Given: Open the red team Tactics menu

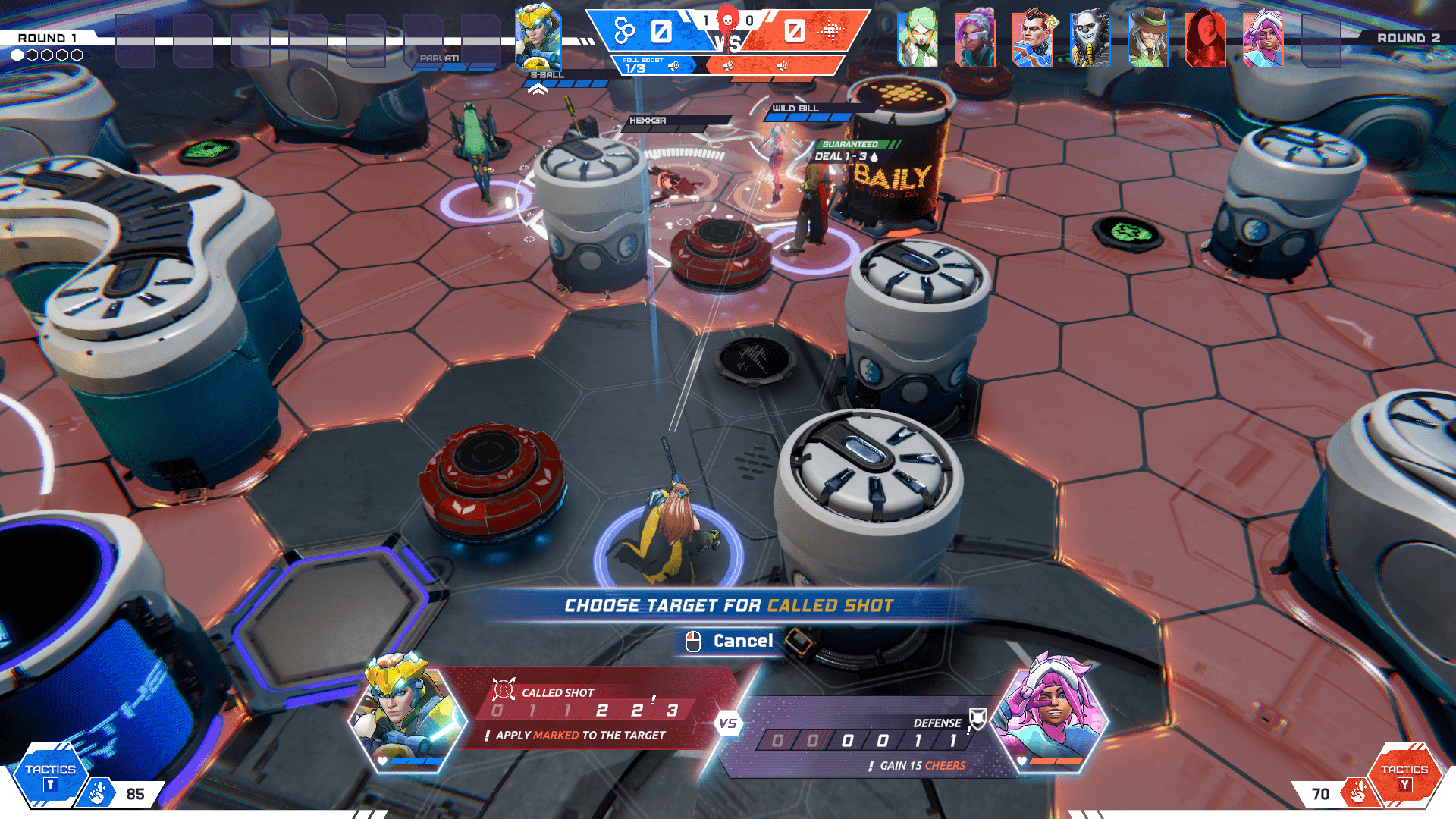Looking at the screenshot, I should [x=1404, y=777].
